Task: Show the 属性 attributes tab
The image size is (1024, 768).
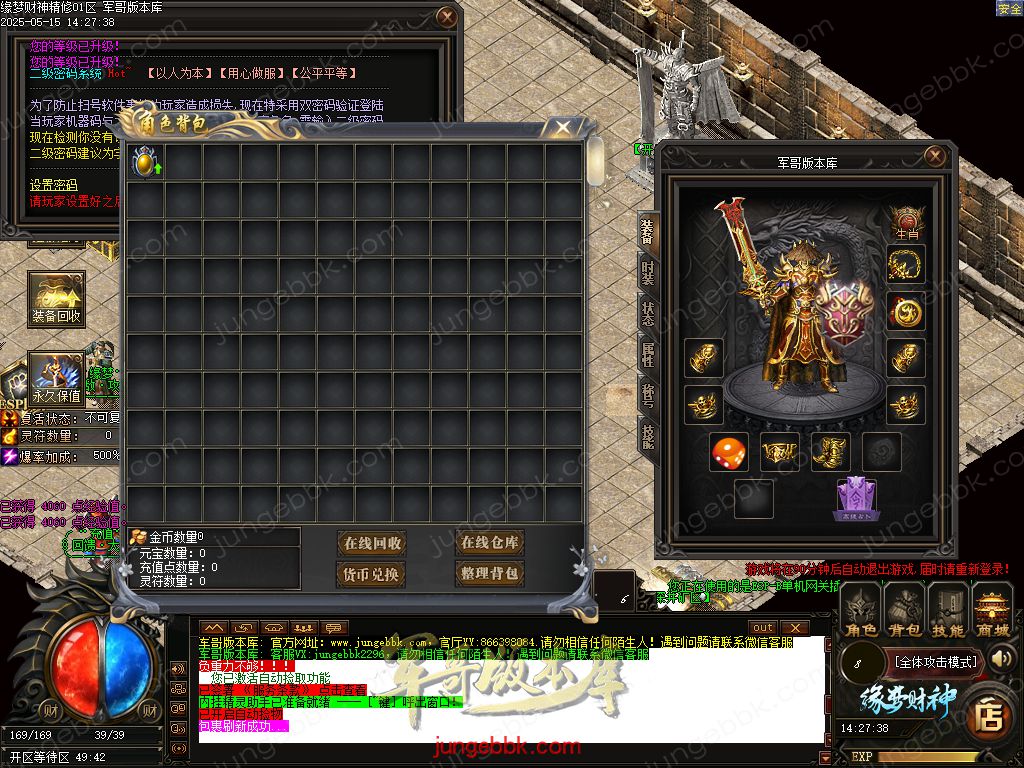Action: 647,353
